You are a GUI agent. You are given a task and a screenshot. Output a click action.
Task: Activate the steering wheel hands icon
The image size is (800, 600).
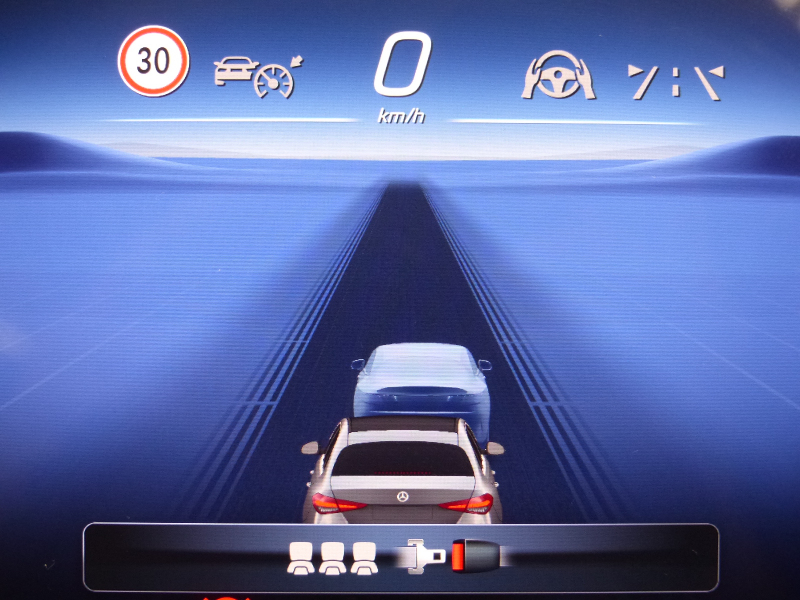[558, 76]
